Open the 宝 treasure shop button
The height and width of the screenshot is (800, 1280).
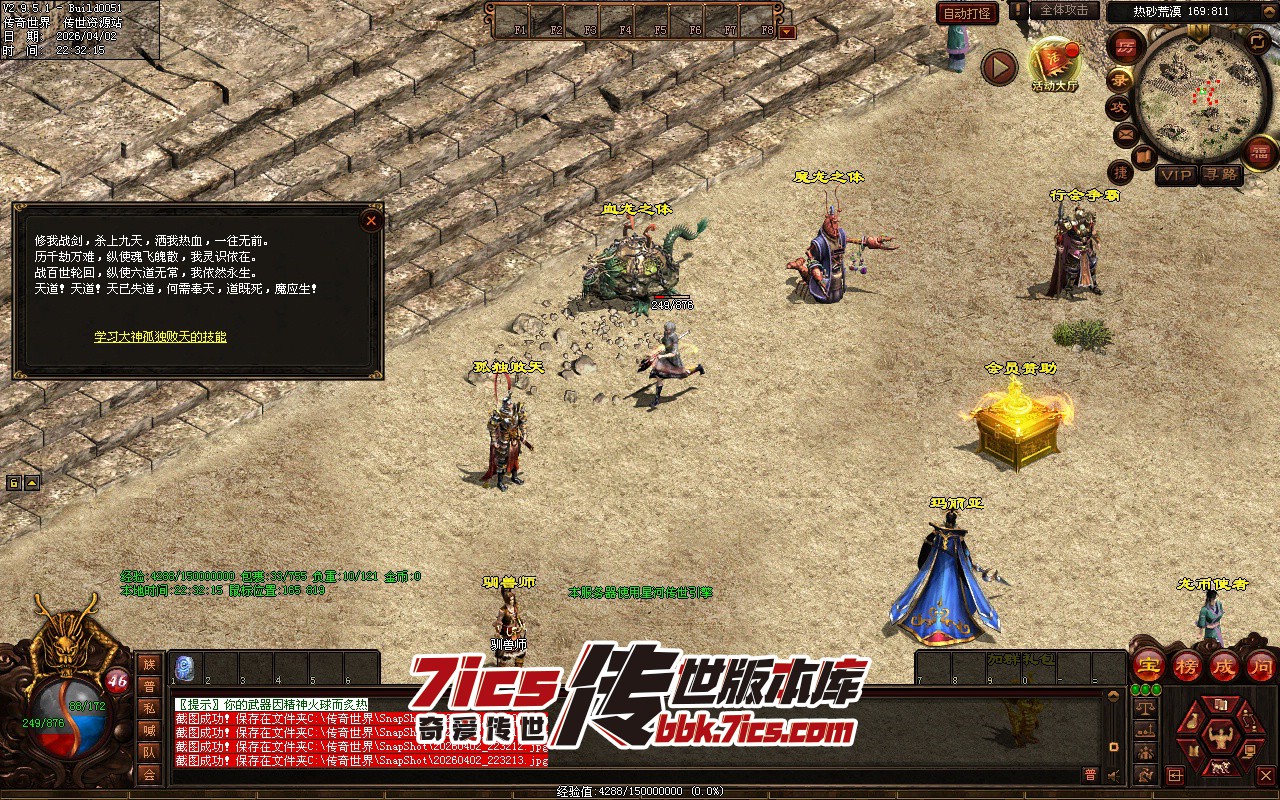pyautogui.click(x=1148, y=665)
